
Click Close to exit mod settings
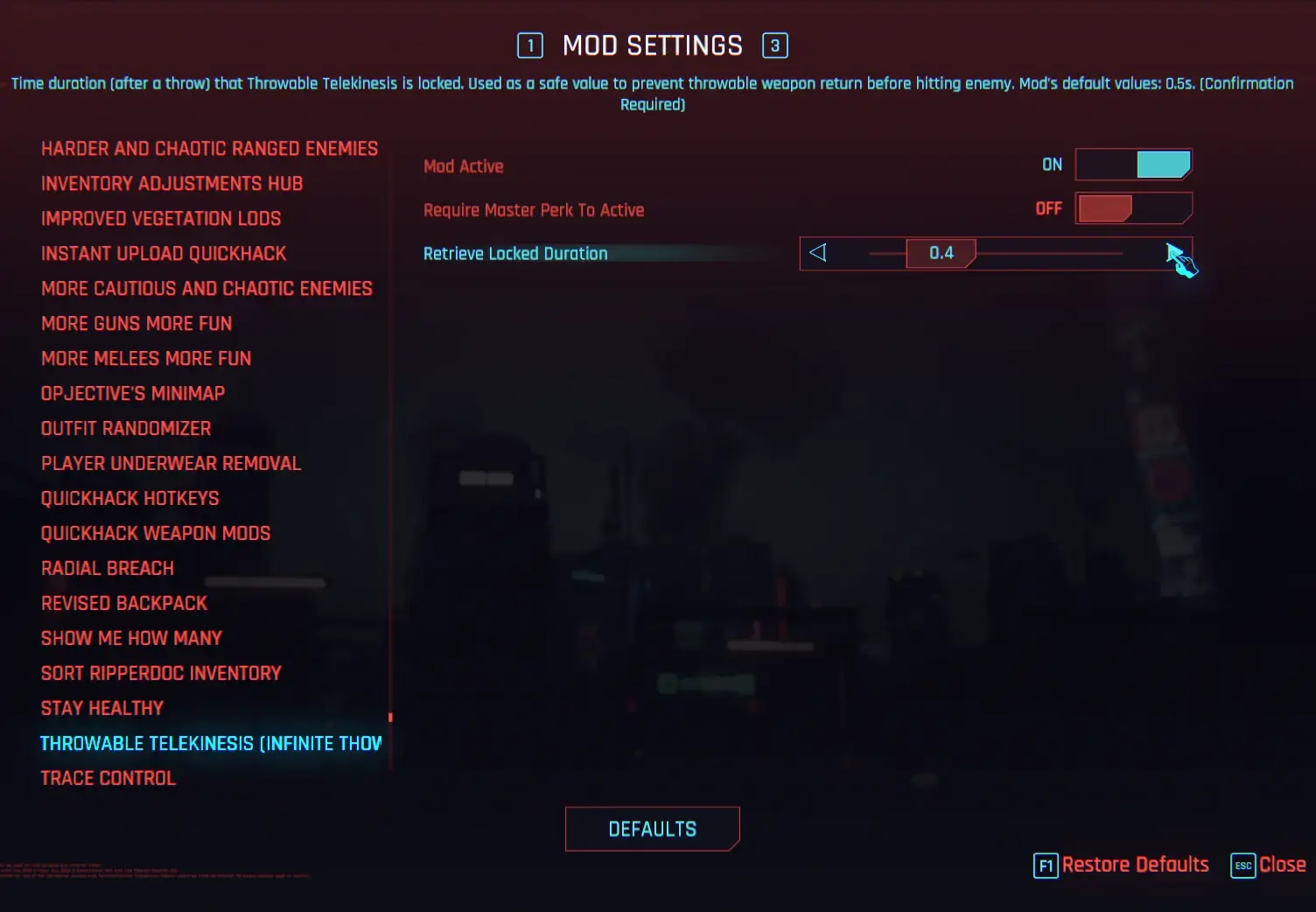1282,865
